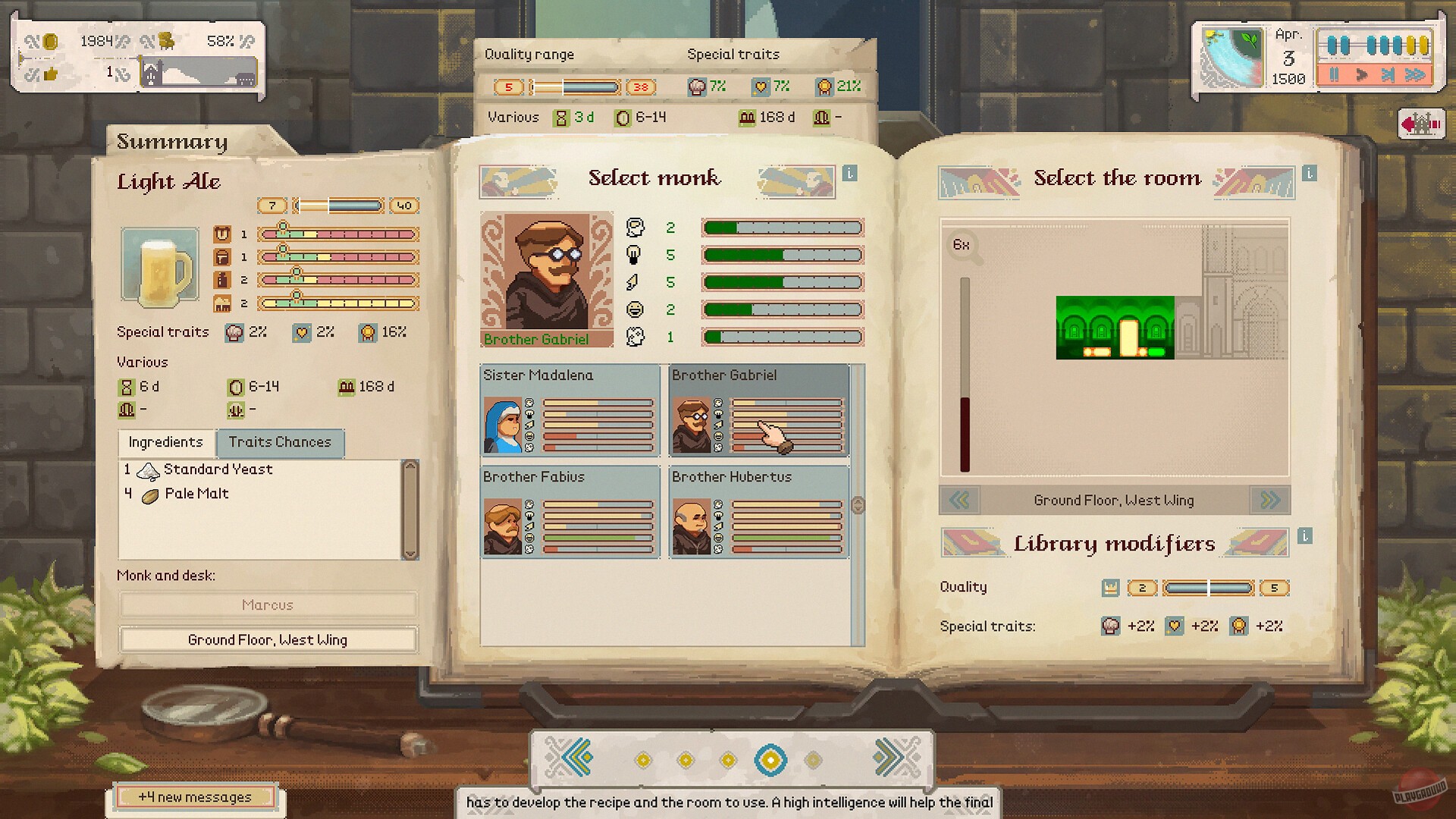Open the Select the room info icon
Image resolution: width=1456 pixels, height=819 pixels.
pos(1309,172)
